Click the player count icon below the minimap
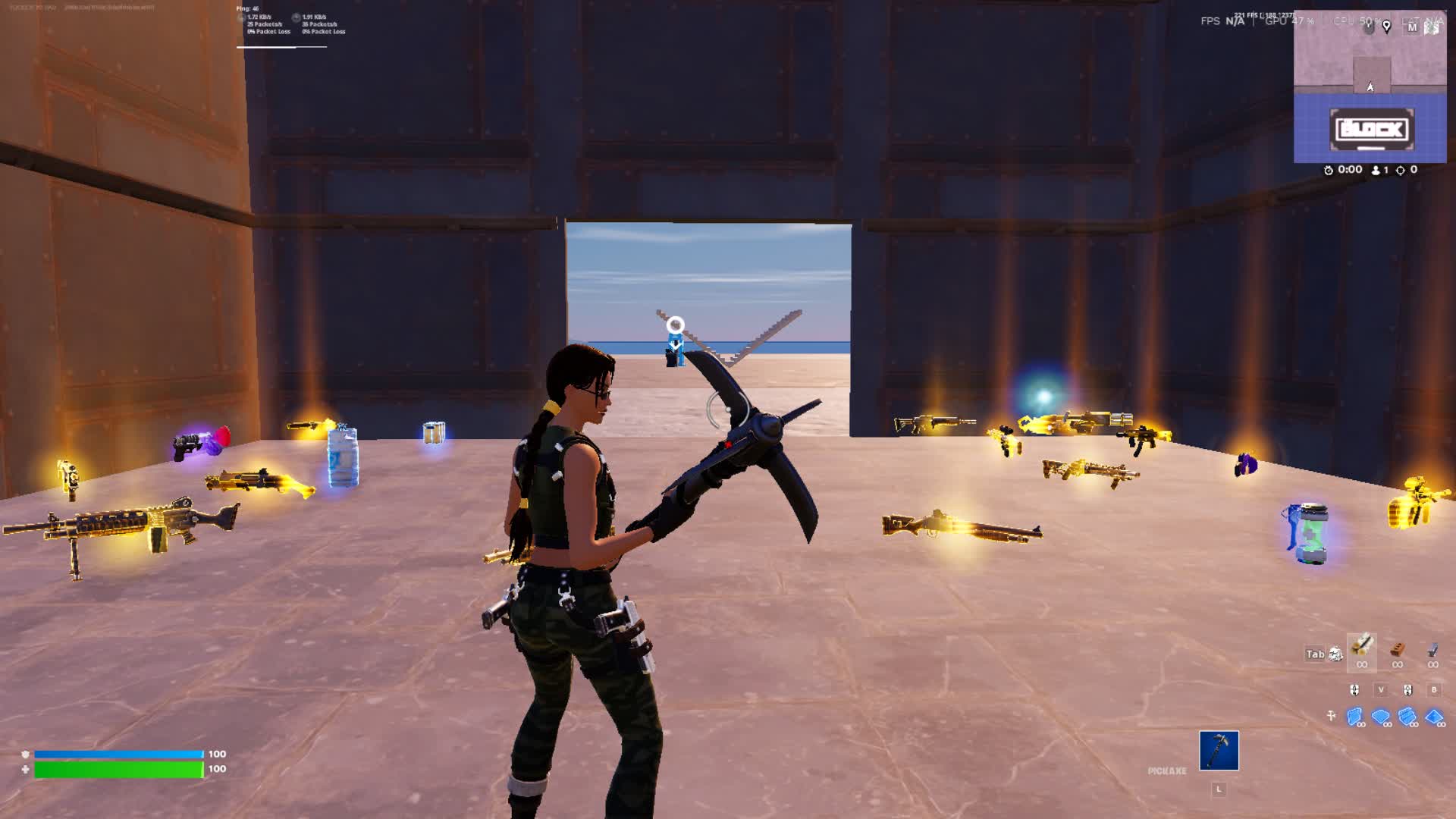The image size is (1456, 819). [x=1376, y=170]
